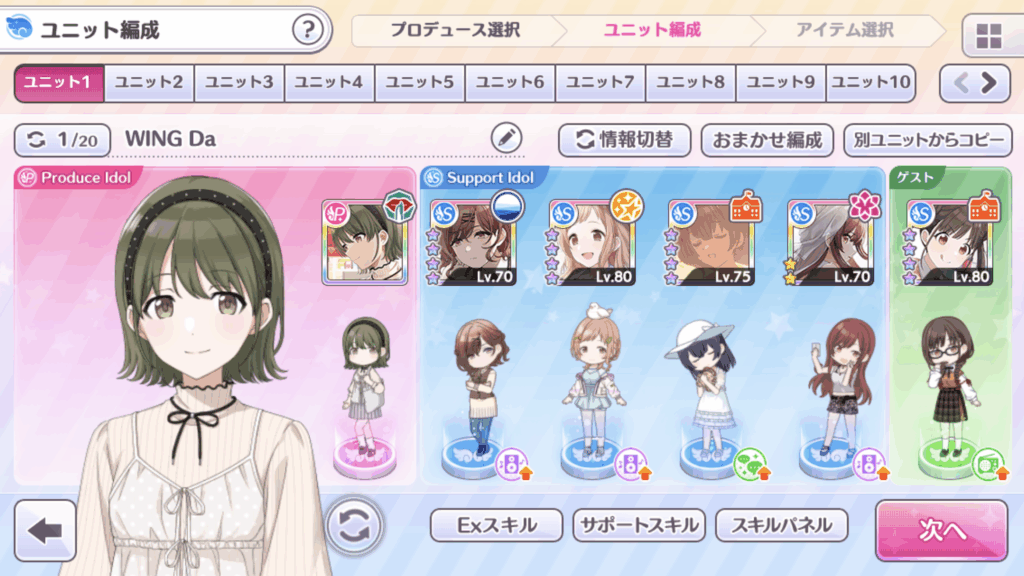Open the Exスキル panel

point(497,525)
